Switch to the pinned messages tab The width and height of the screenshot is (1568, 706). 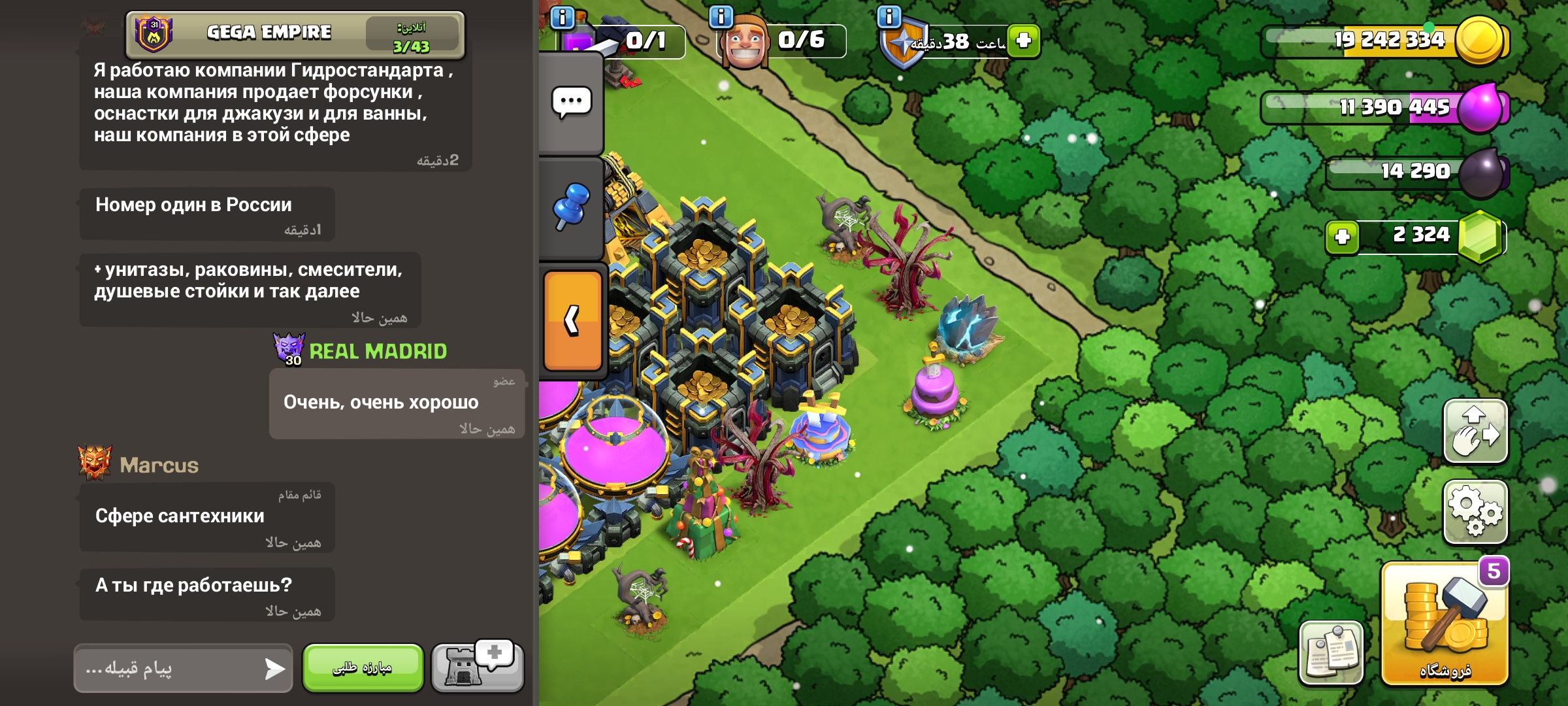571,207
